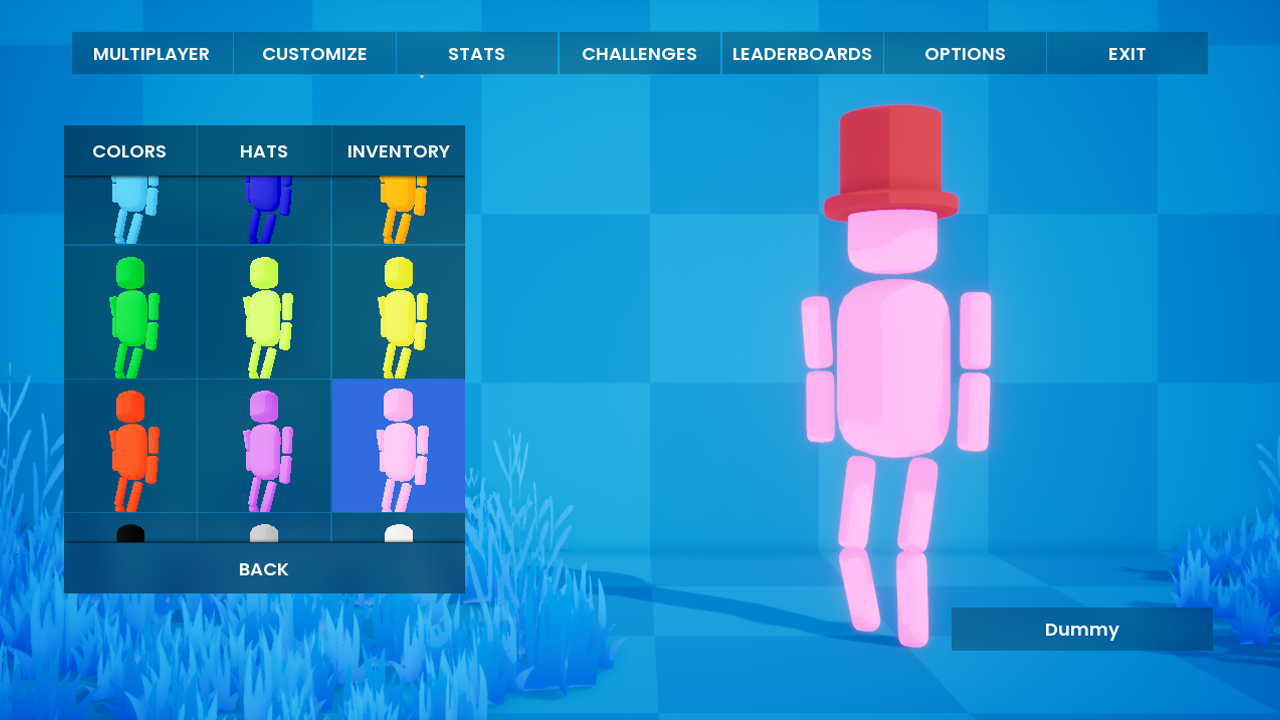Pick the orange character color
The width and height of the screenshot is (1280, 720).
tap(398, 210)
